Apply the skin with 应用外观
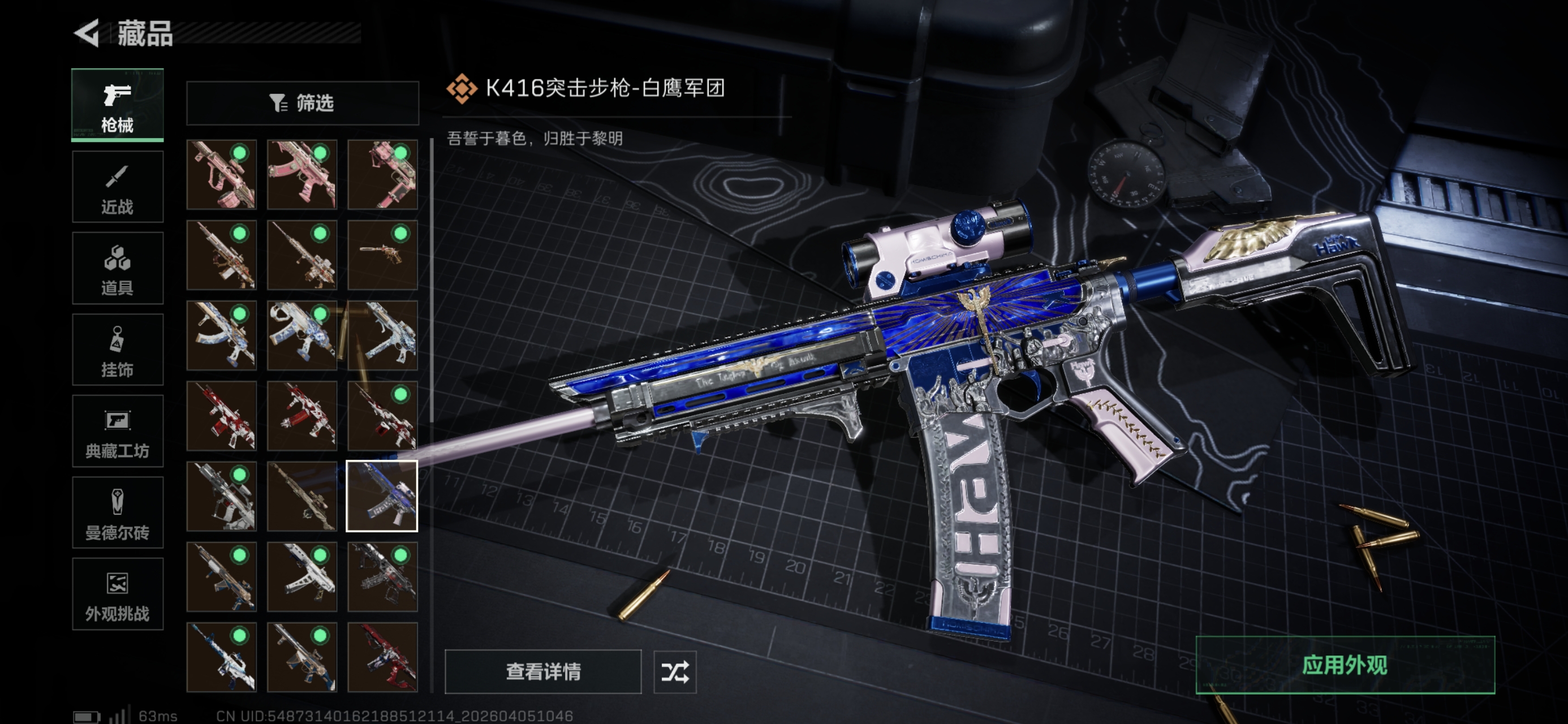This screenshot has height=724, width=1568. 1345,664
